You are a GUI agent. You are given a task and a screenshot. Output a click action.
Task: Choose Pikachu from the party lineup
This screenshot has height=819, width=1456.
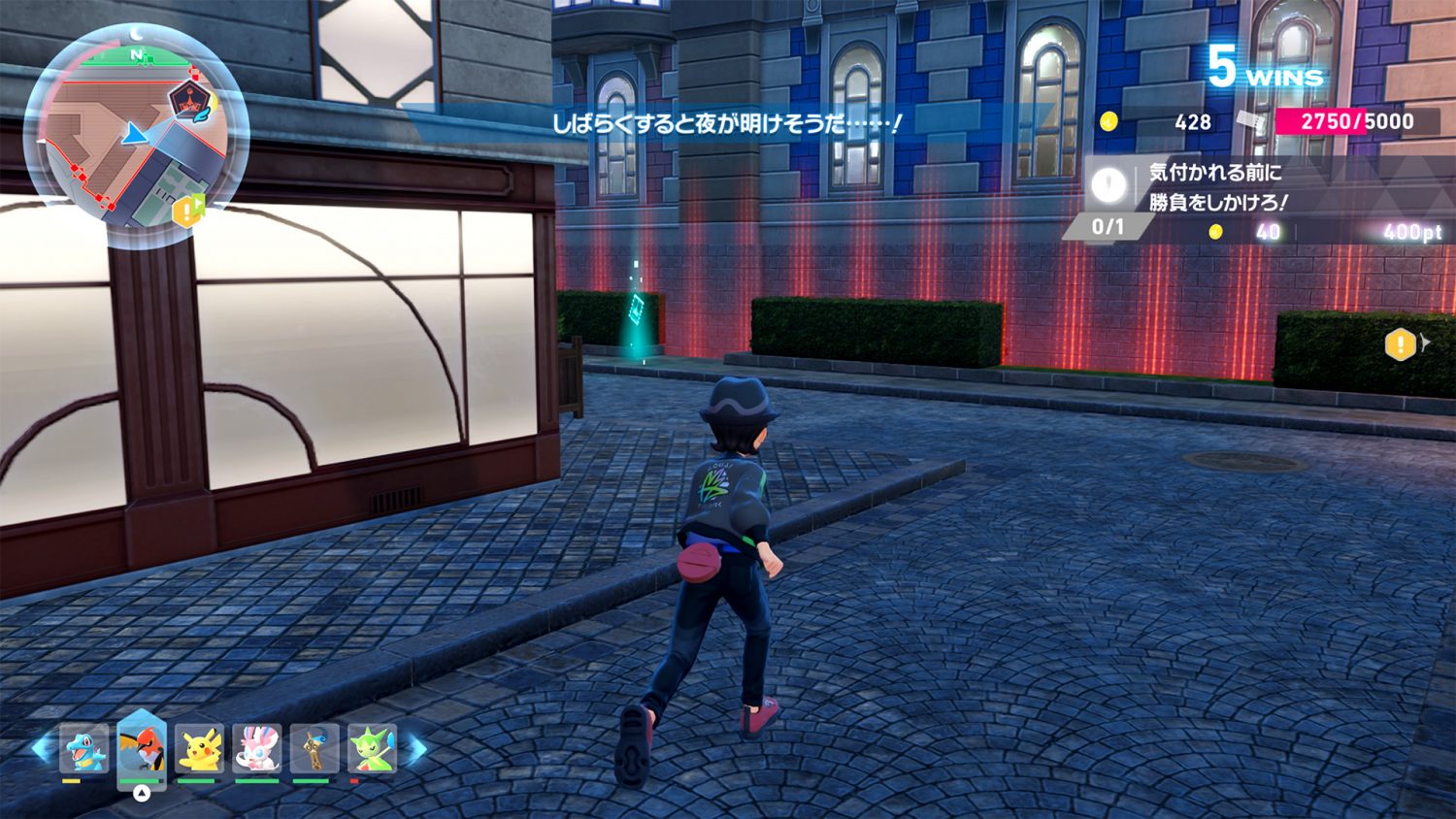click(200, 749)
